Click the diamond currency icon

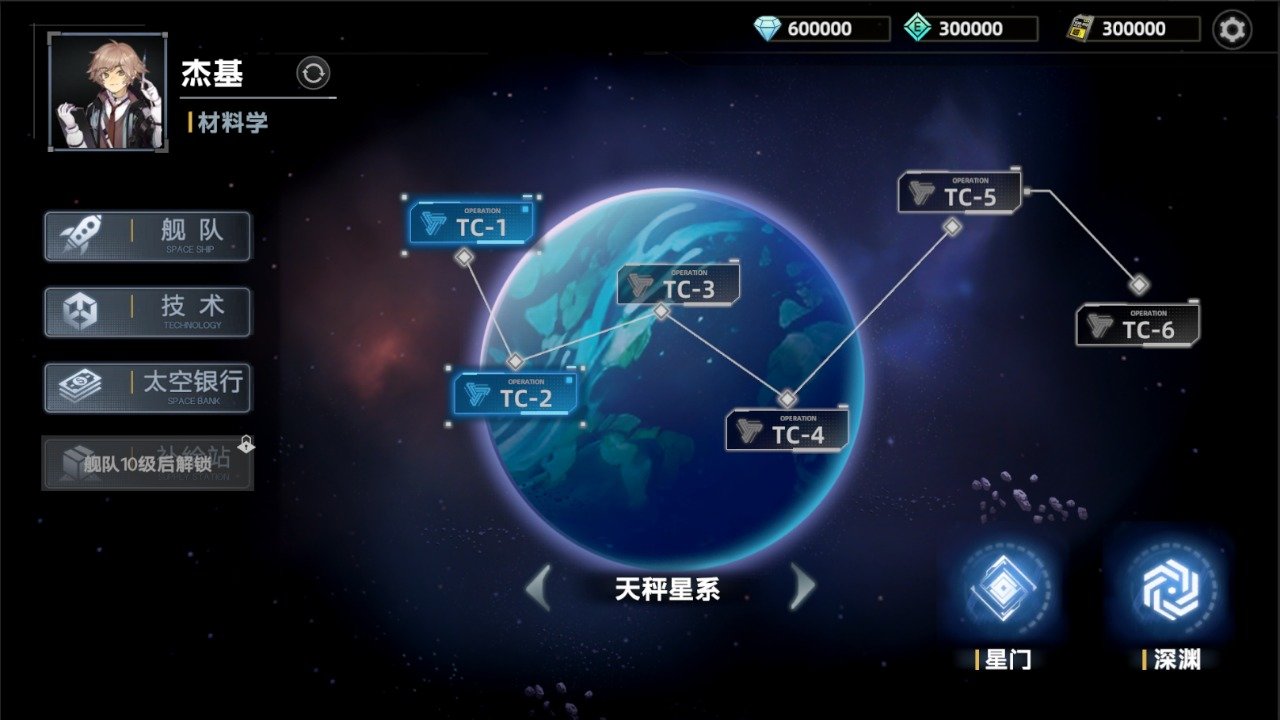[768, 29]
